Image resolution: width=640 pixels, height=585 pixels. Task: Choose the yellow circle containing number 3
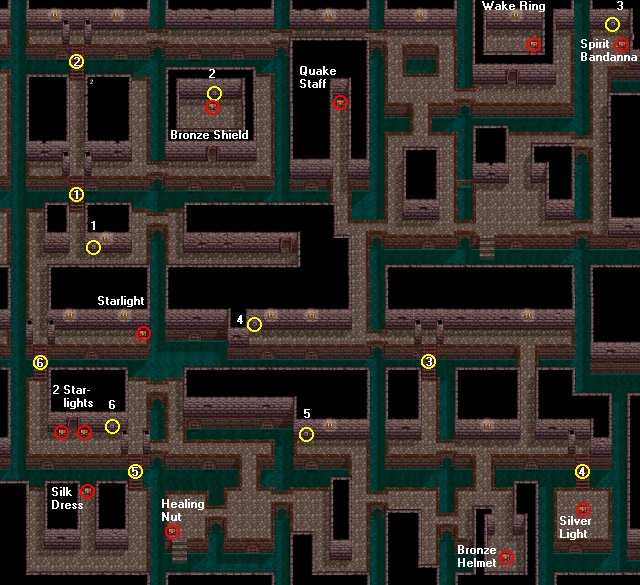[x=429, y=361]
